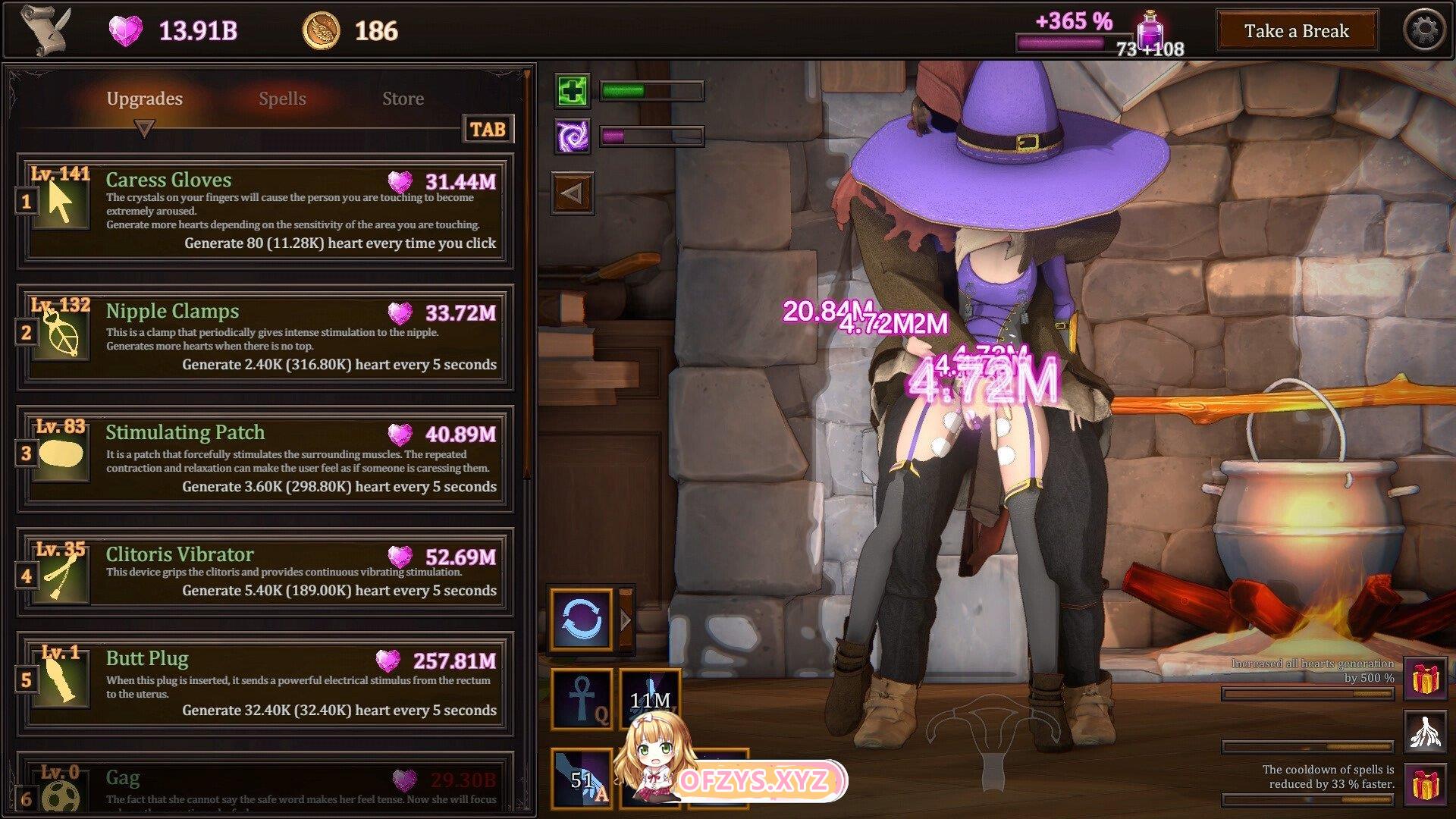Click the white figure buff icon
Image resolution: width=1456 pixels, height=819 pixels.
click(1424, 732)
